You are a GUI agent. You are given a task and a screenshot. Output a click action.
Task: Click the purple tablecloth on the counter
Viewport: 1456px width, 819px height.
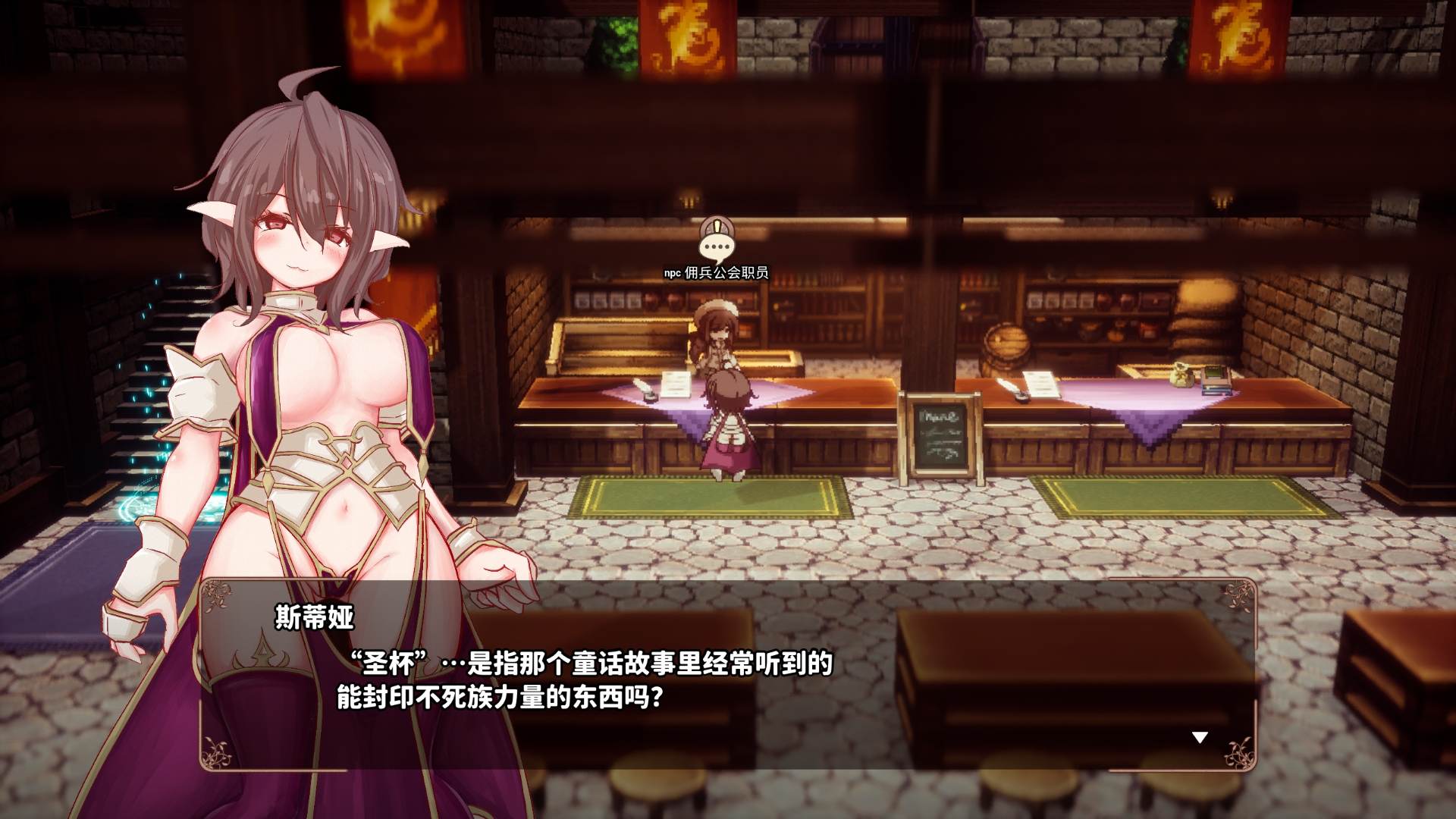(x=705, y=402)
